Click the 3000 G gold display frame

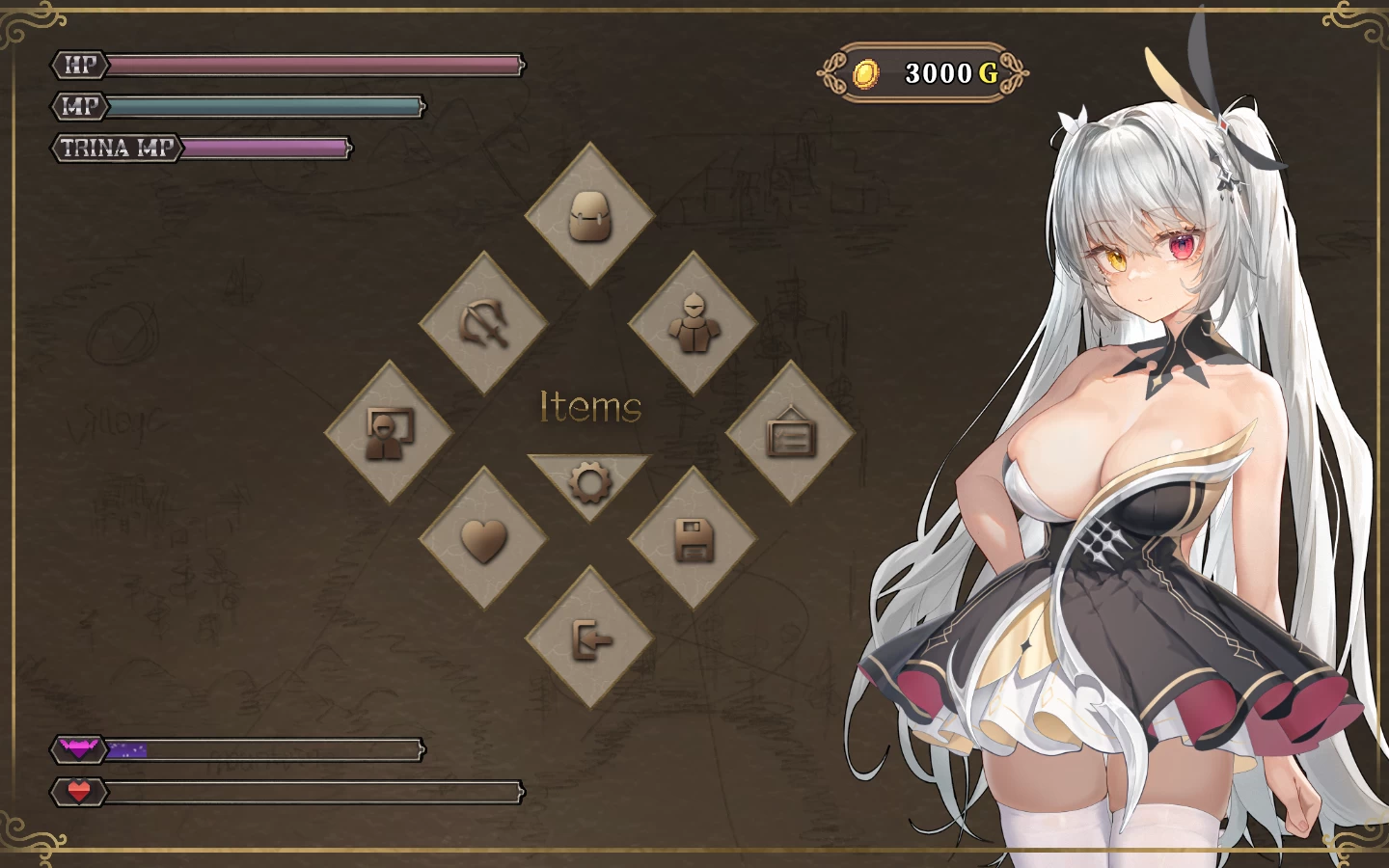(931, 72)
